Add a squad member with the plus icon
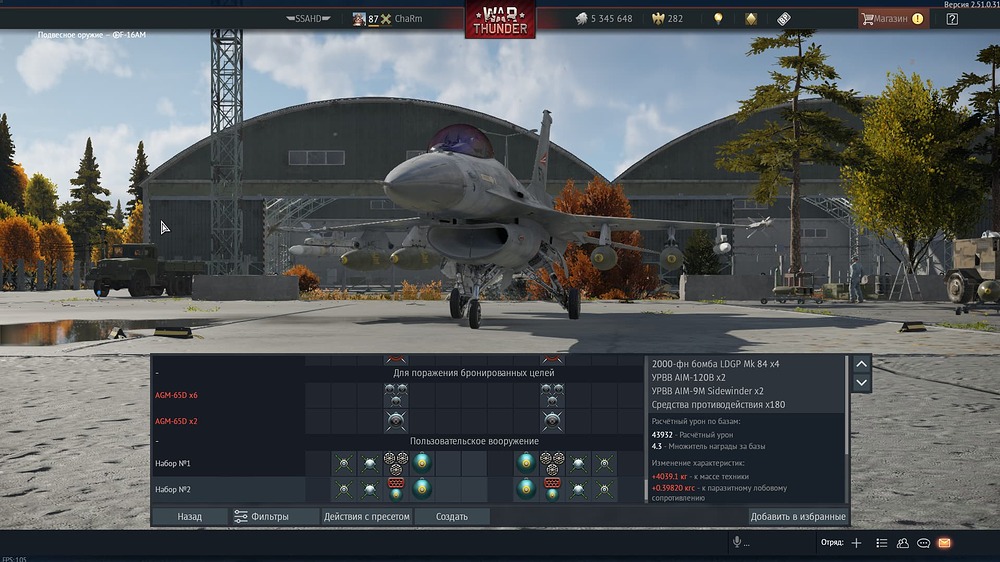The width and height of the screenshot is (1000, 562). [x=856, y=543]
